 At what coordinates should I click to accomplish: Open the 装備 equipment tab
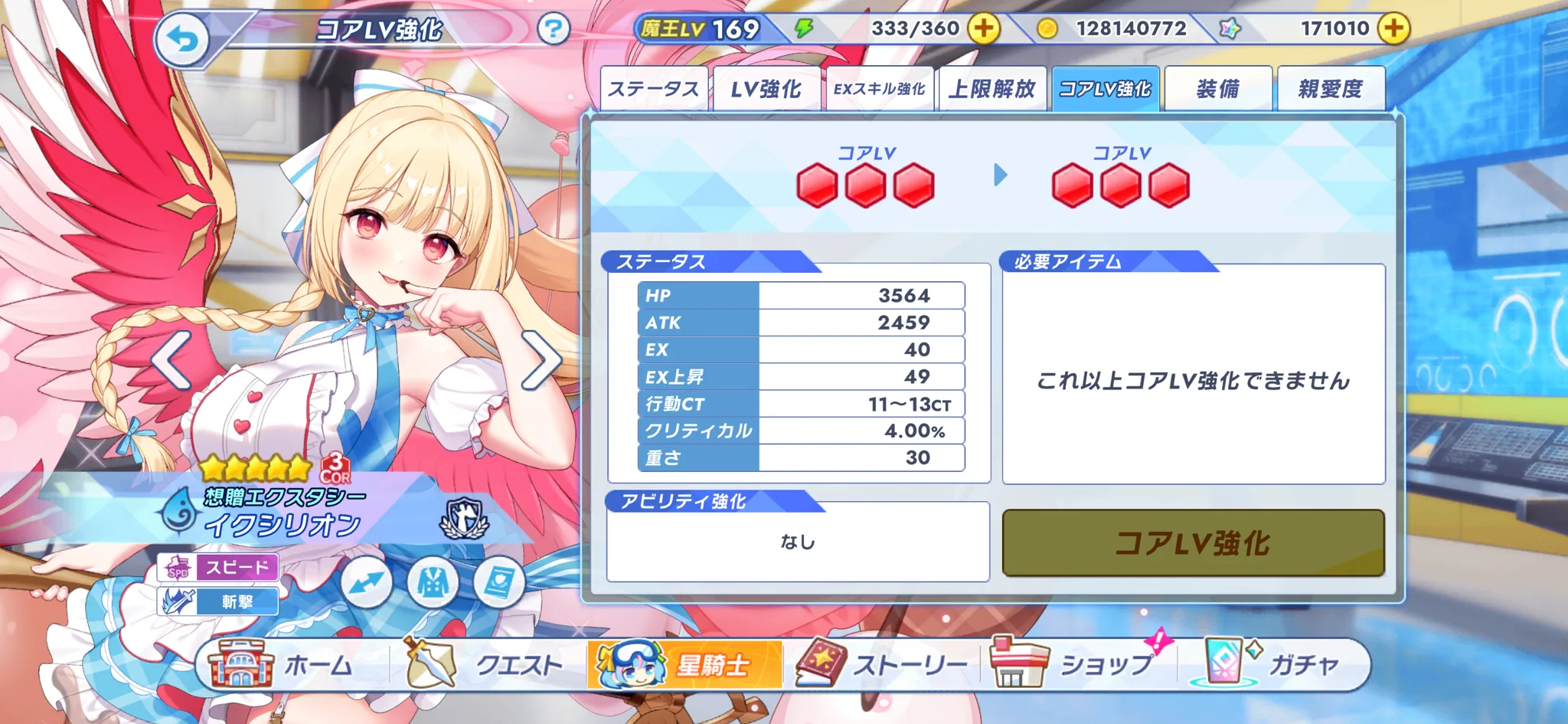[1217, 89]
